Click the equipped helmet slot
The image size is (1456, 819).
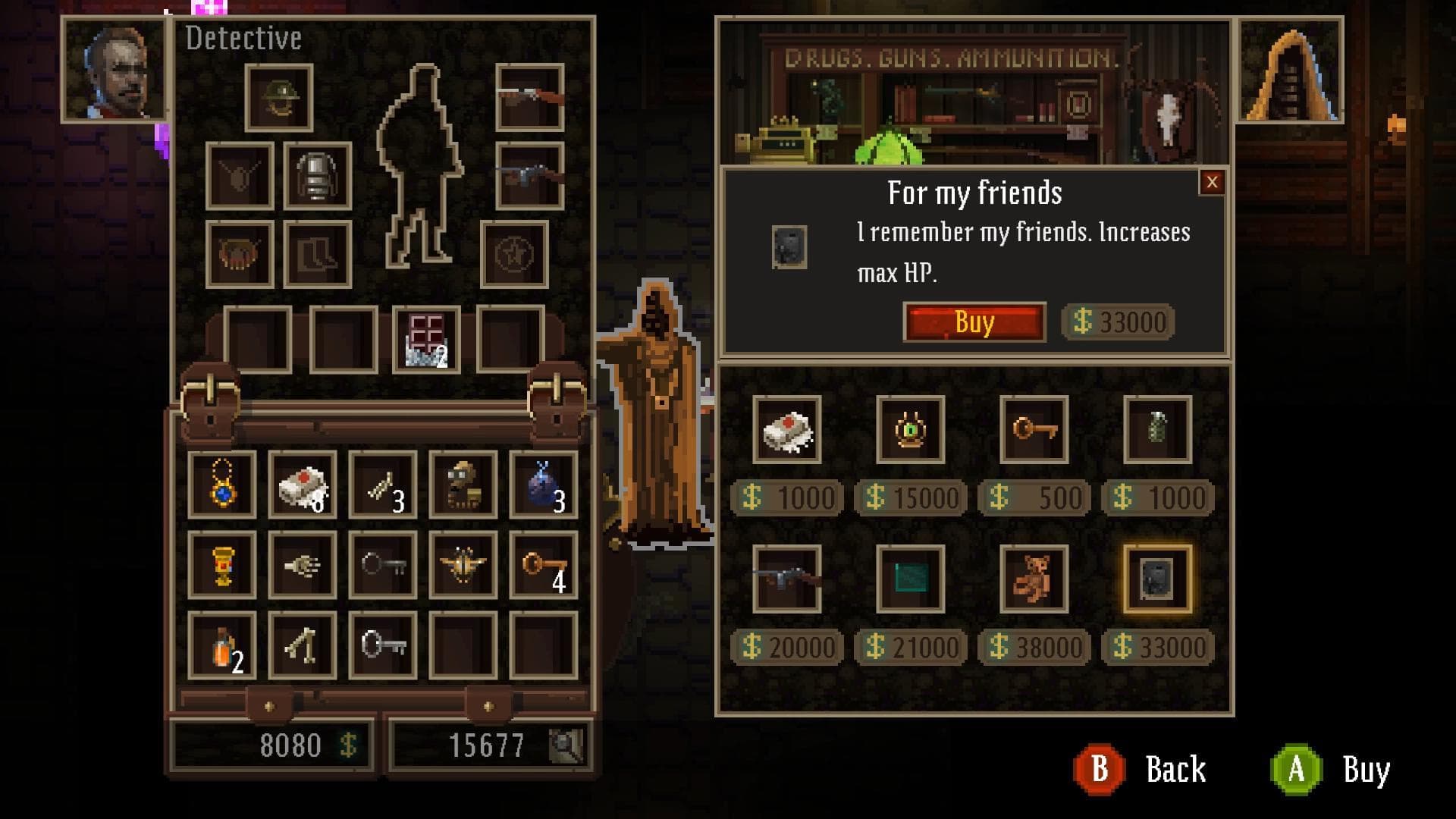click(279, 98)
